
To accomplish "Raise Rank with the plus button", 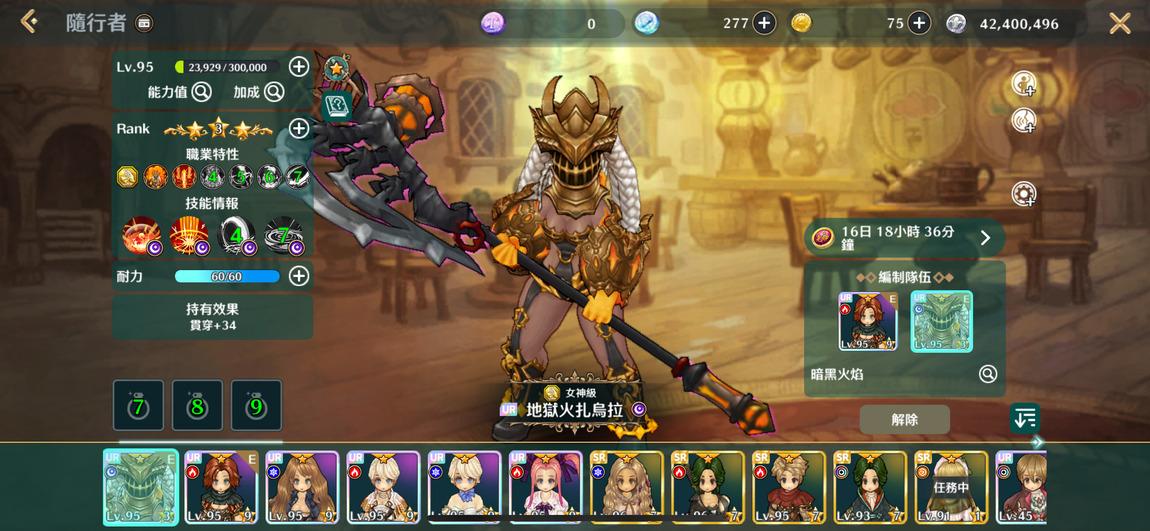I will pyautogui.click(x=298, y=128).
